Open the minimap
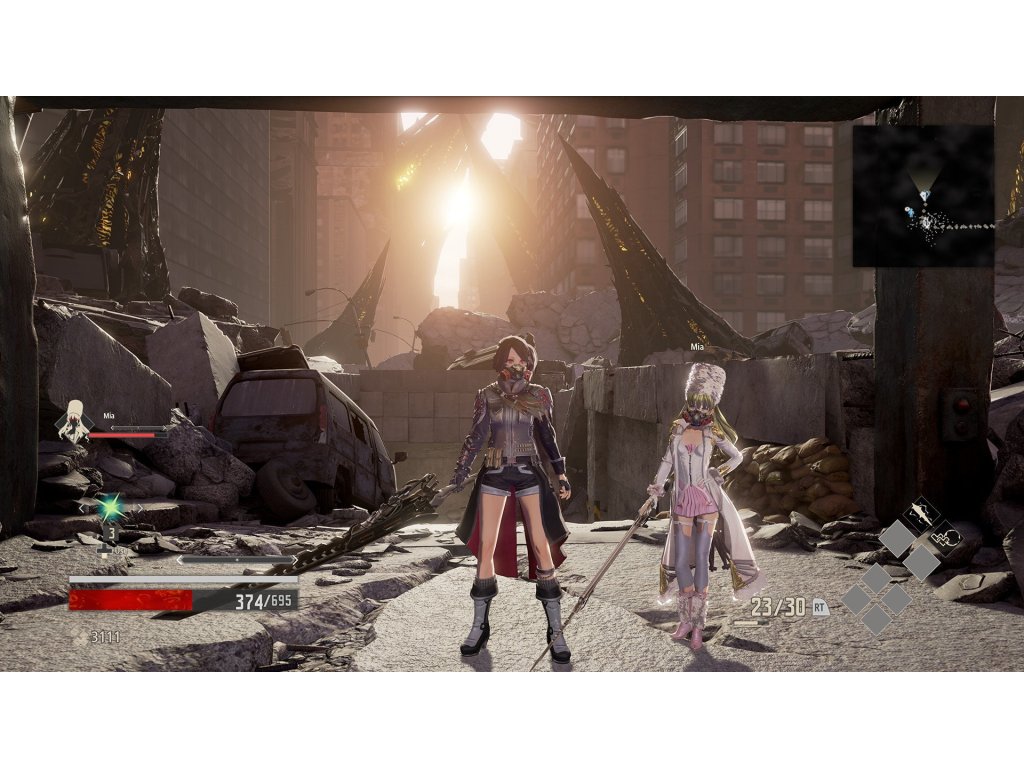The height and width of the screenshot is (768, 1024). coord(924,196)
